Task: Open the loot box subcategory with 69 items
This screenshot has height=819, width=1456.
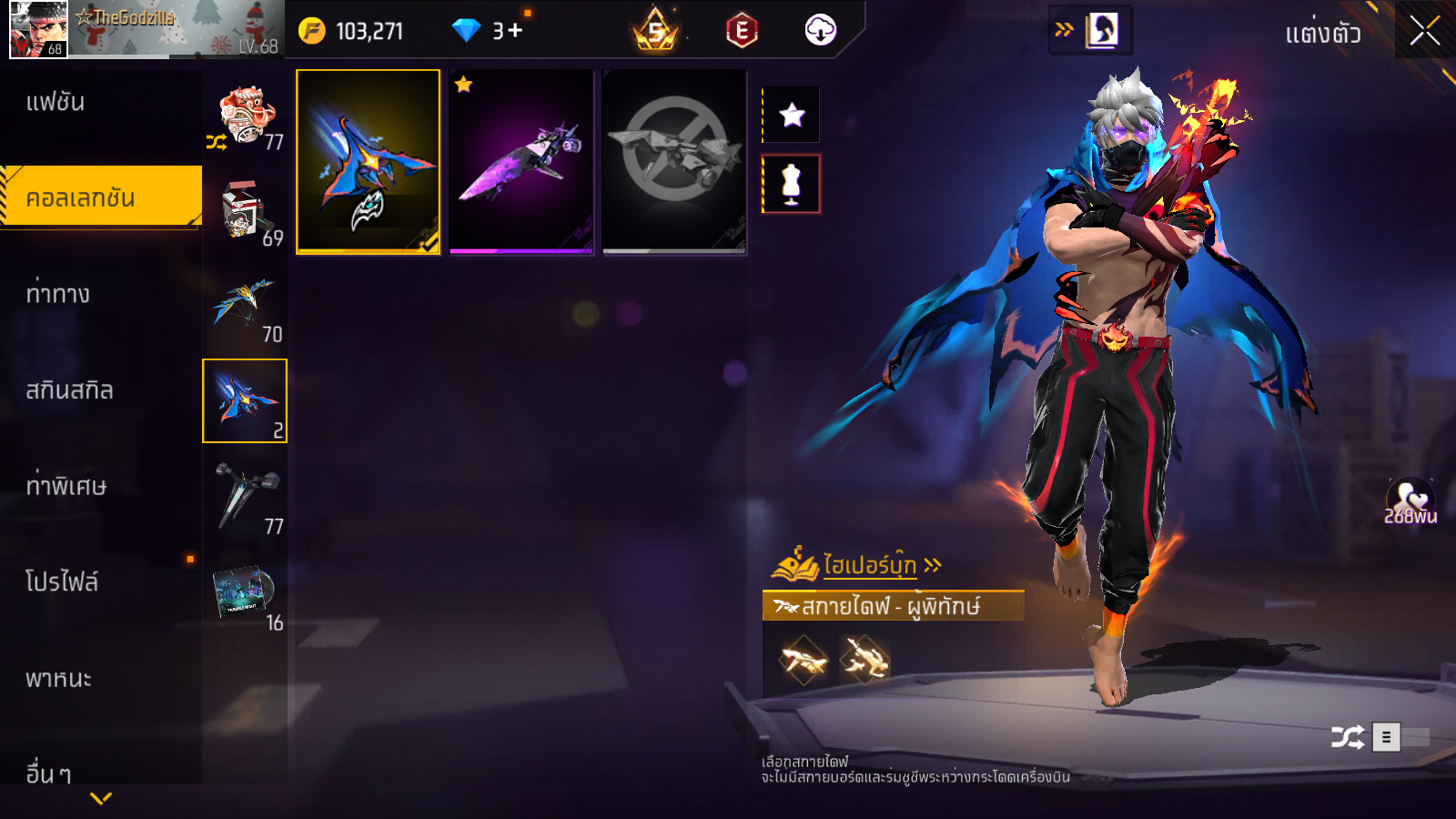Action: click(245, 212)
